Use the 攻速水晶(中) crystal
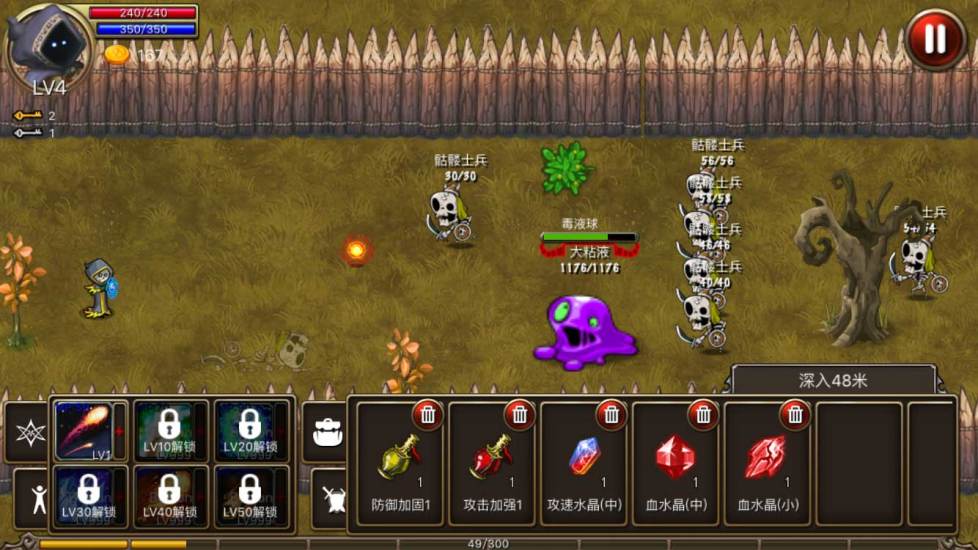The image size is (978, 550). pyautogui.click(x=584, y=460)
